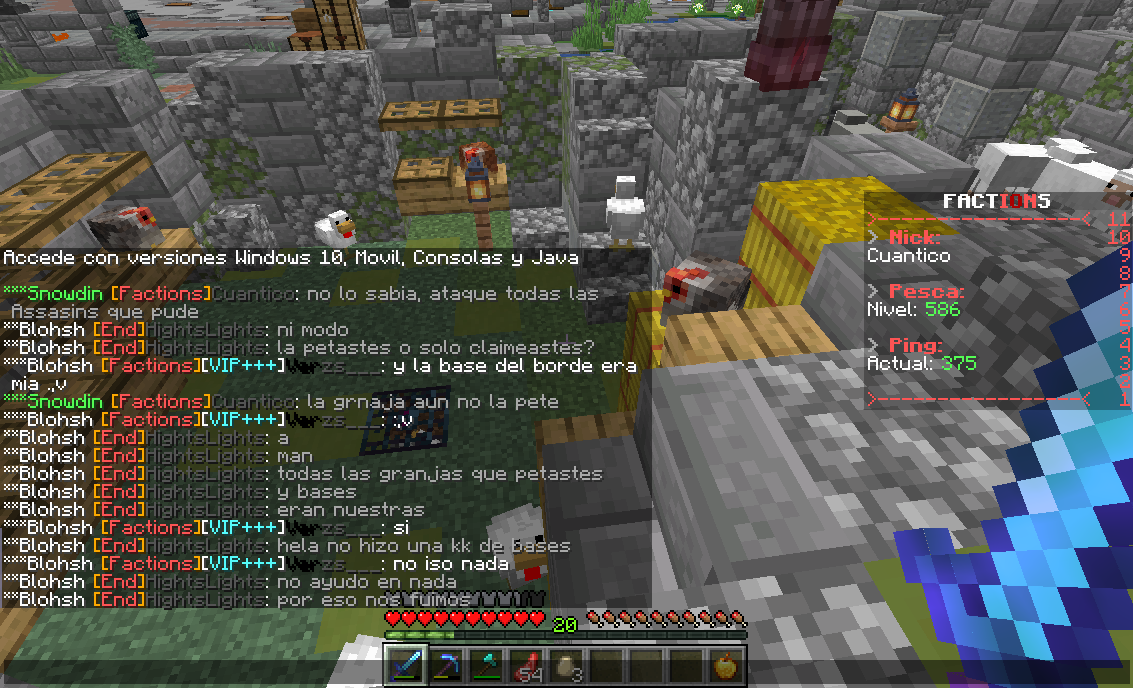Pick the hotbar slot holding 3 items
This screenshot has width=1133, height=688.
point(566,666)
